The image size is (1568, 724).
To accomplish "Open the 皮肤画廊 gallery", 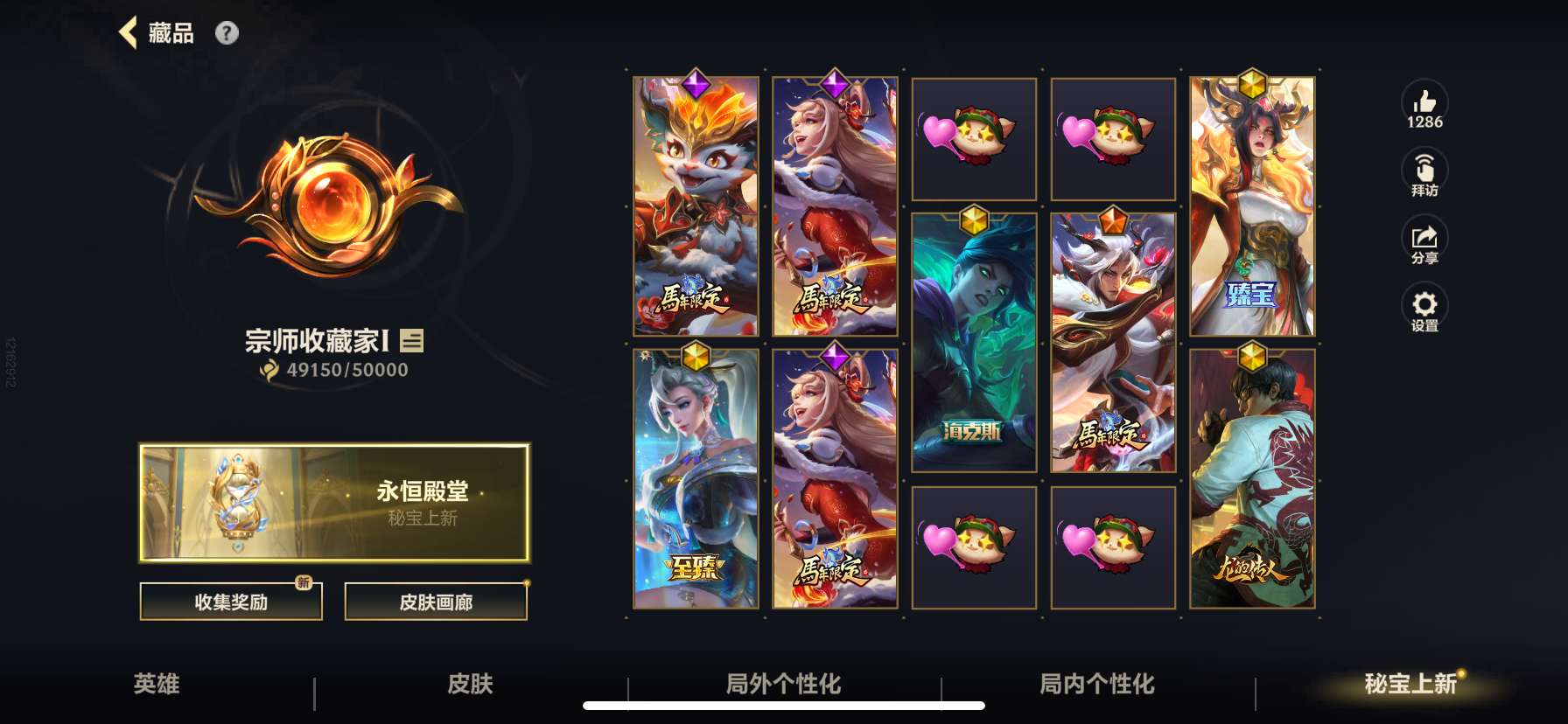I will [x=437, y=602].
